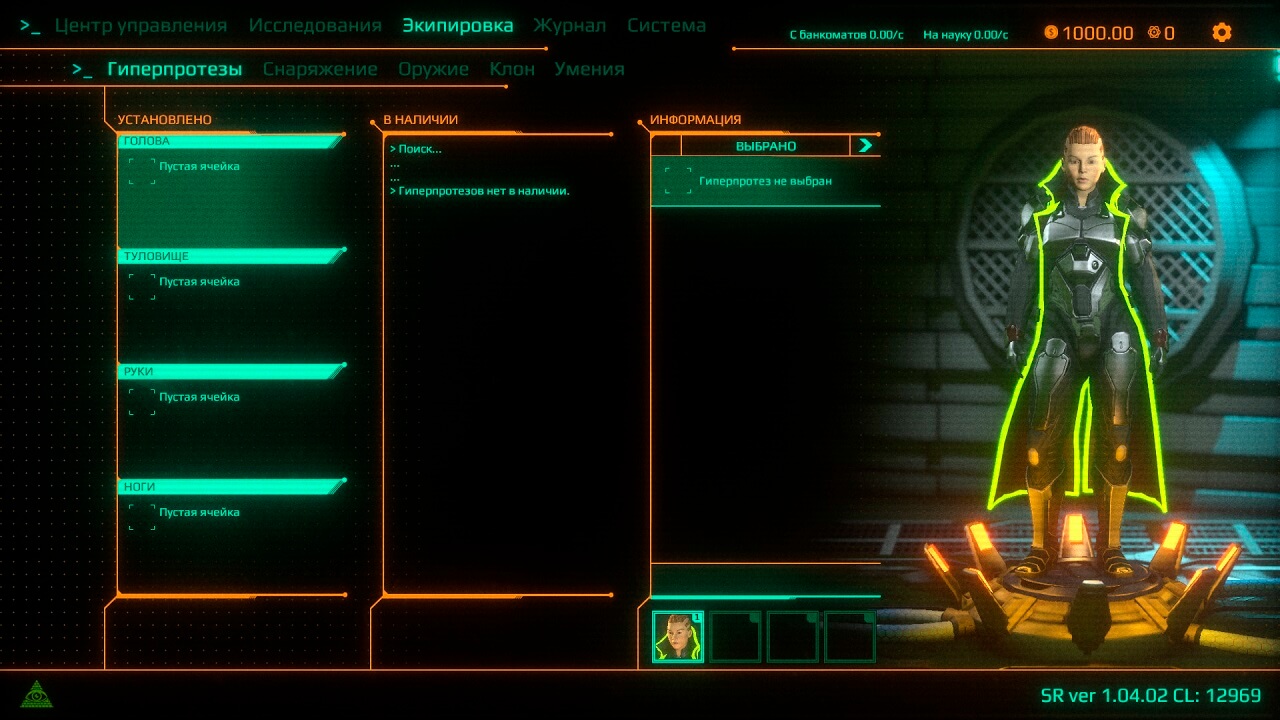Select the agent portrait thumbnail
The width and height of the screenshot is (1280, 720).
click(x=678, y=637)
